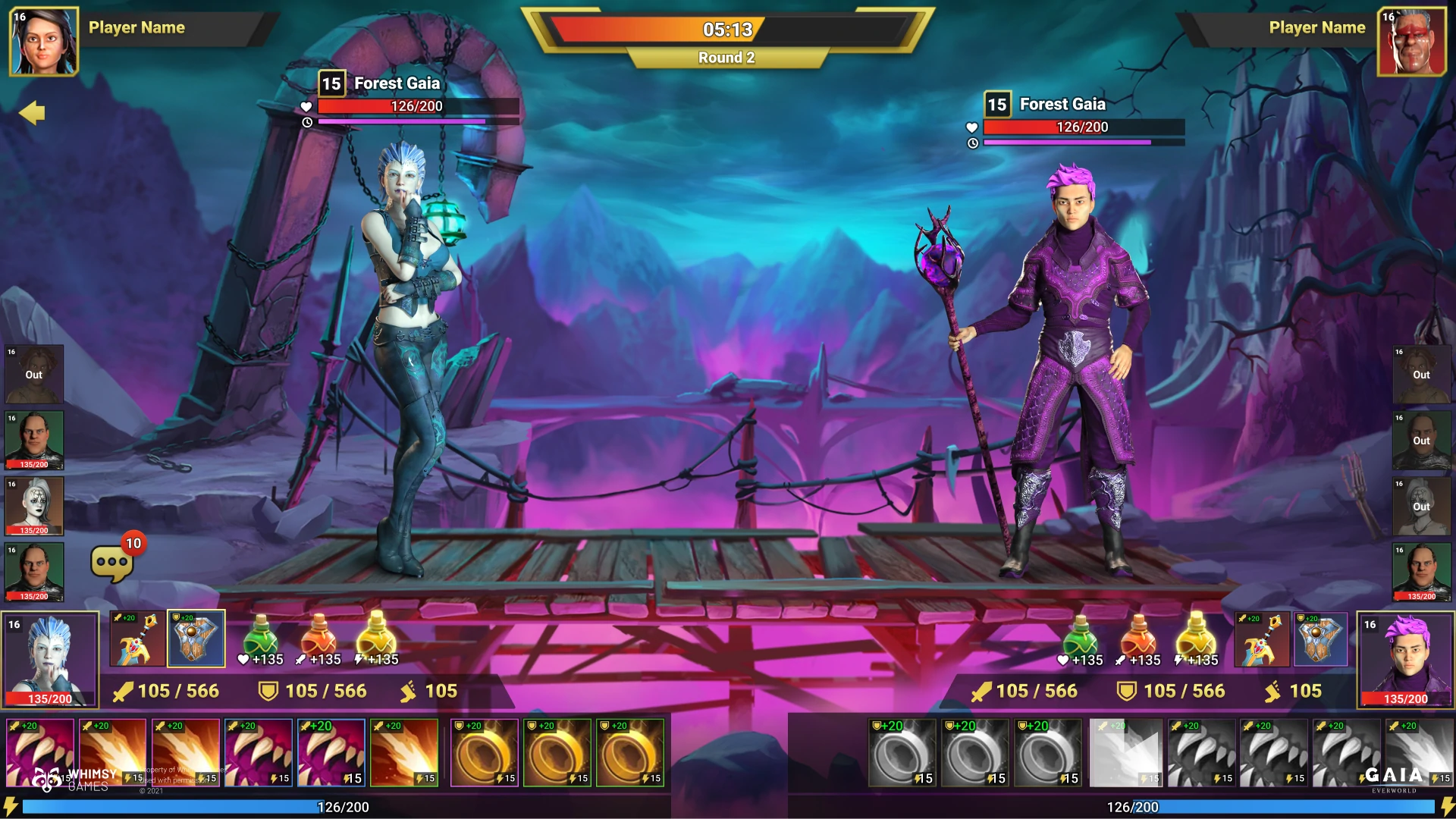Click the large purple-haired hero portrait
Viewport: 1456px width, 819px height.
(x=1405, y=659)
